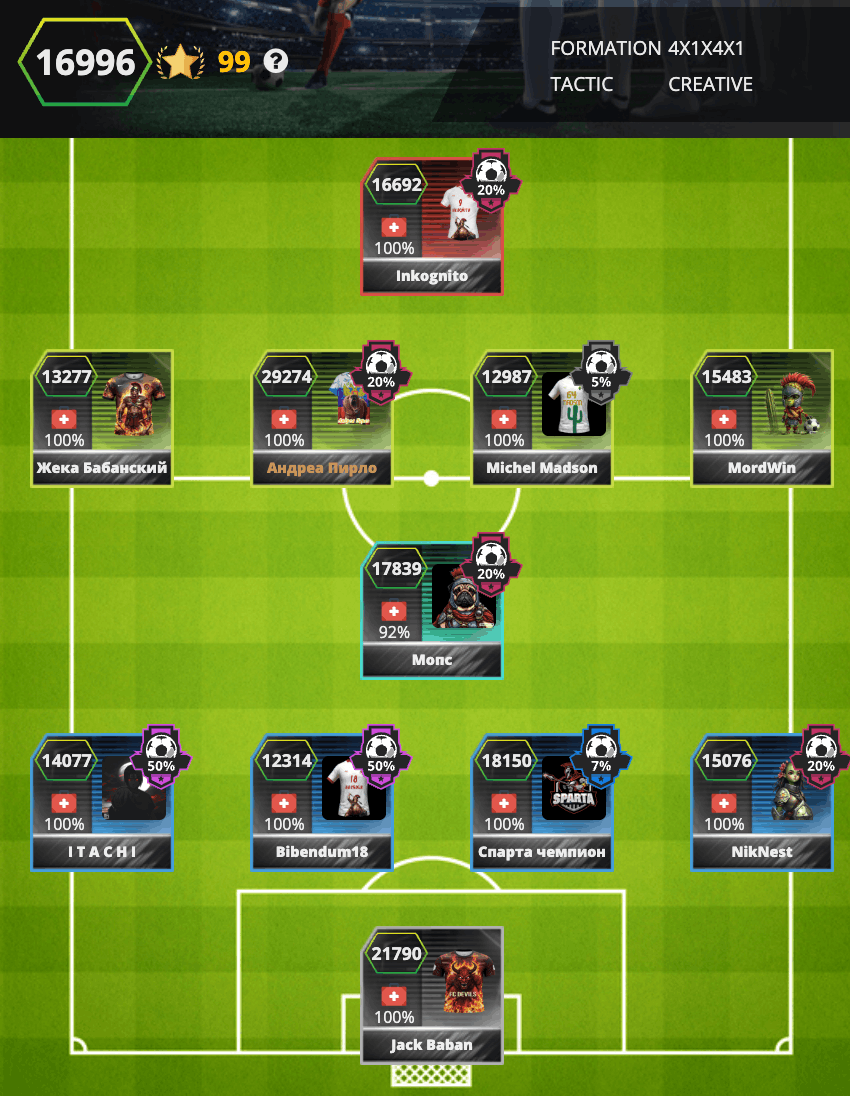Open the Спарта чемпион player card
Image resolution: width=850 pixels, height=1096 pixels.
pyautogui.click(x=542, y=803)
